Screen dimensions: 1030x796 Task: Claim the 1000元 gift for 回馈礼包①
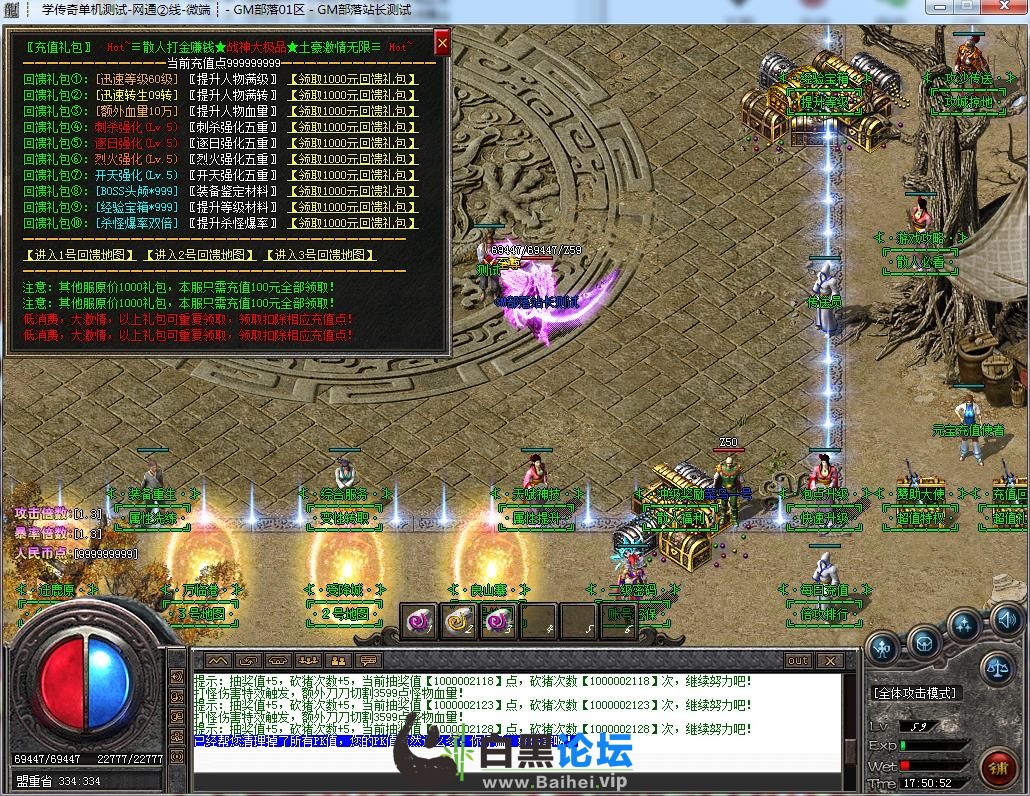tap(352, 80)
